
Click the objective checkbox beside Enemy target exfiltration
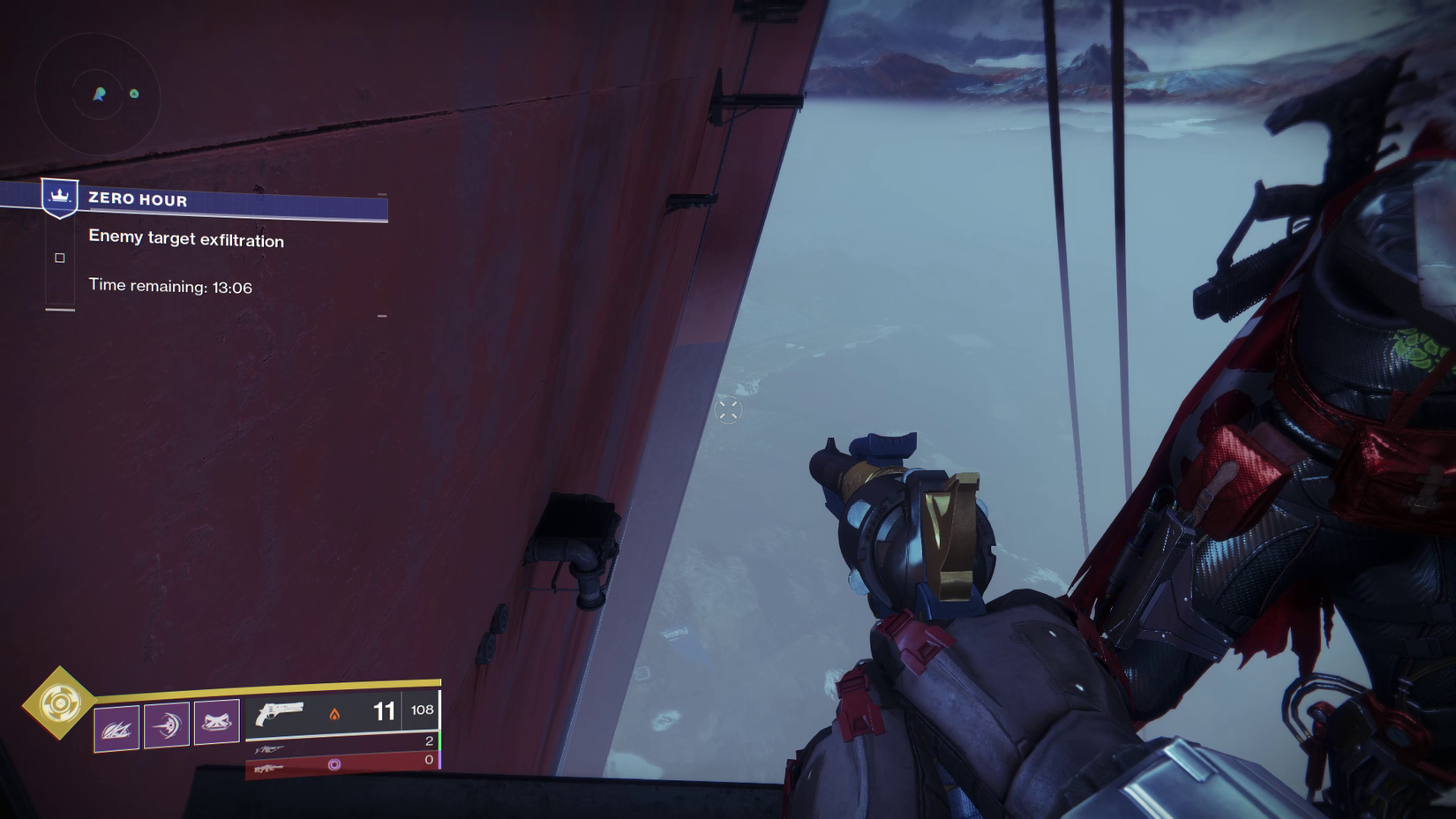pos(59,258)
